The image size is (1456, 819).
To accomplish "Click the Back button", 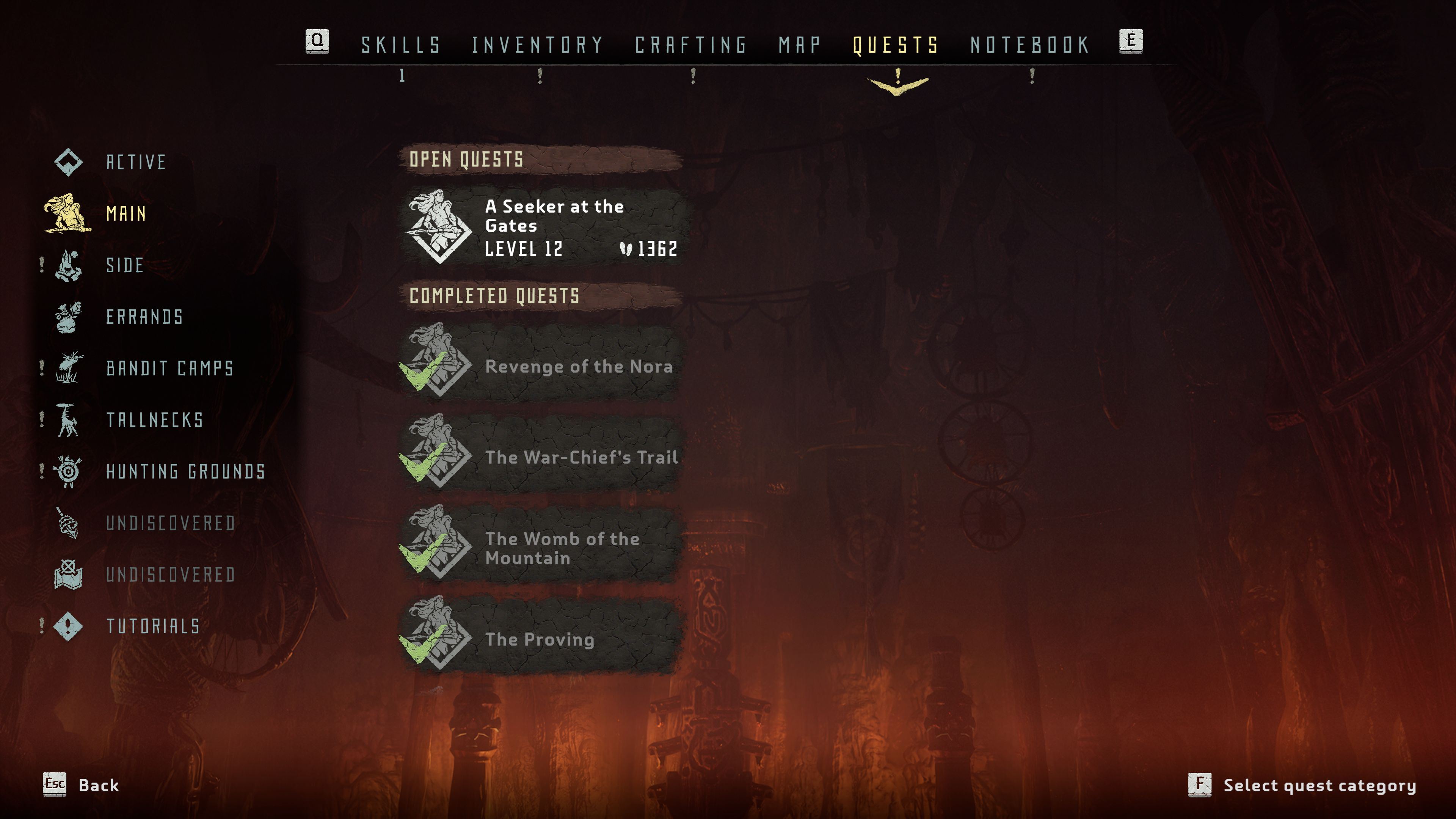I will [x=82, y=785].
